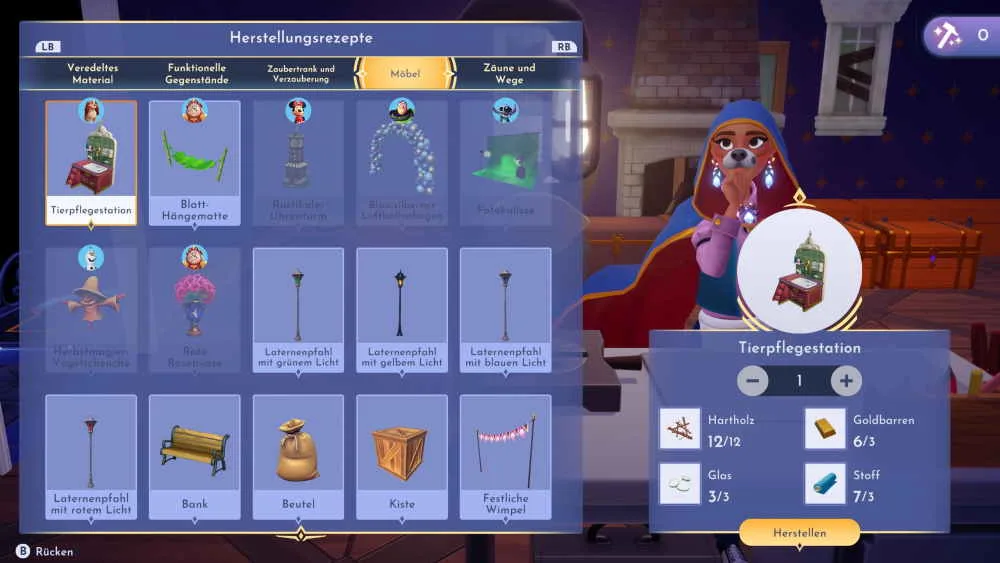Select the Beutel recipe
The width and height of the screenshot is (1000, 563).
[x=298, y=456]
